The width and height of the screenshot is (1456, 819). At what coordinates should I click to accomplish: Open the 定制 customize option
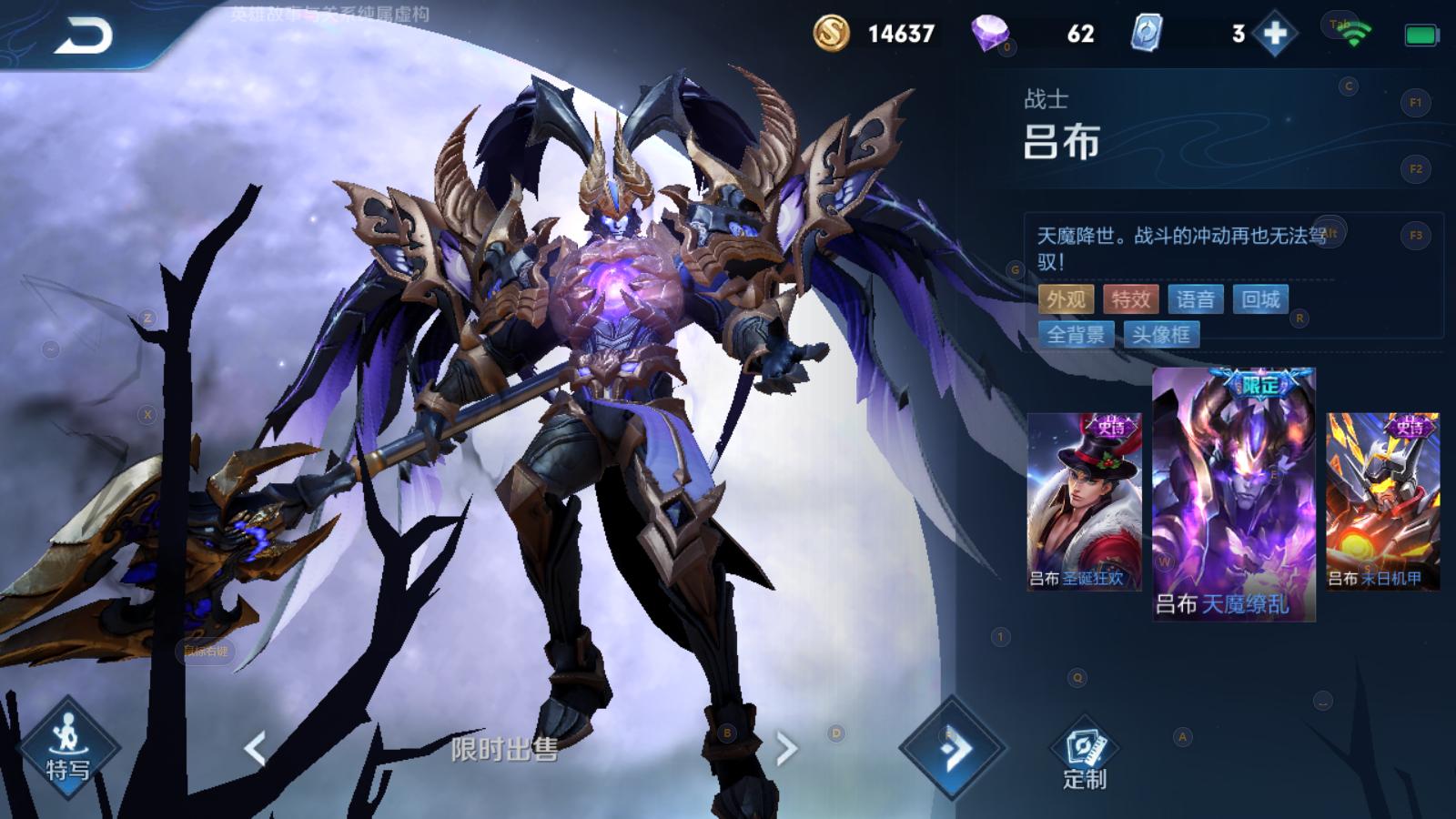[1084, 756]
